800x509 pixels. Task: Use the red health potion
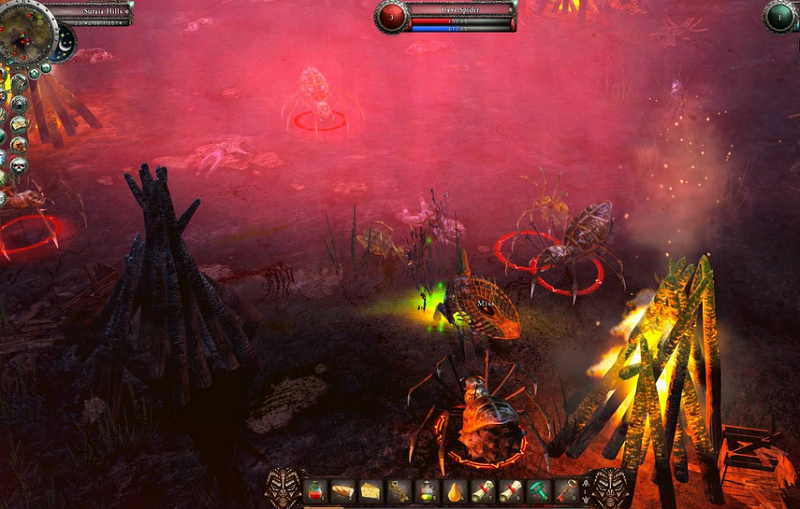(x=314, y=492)
